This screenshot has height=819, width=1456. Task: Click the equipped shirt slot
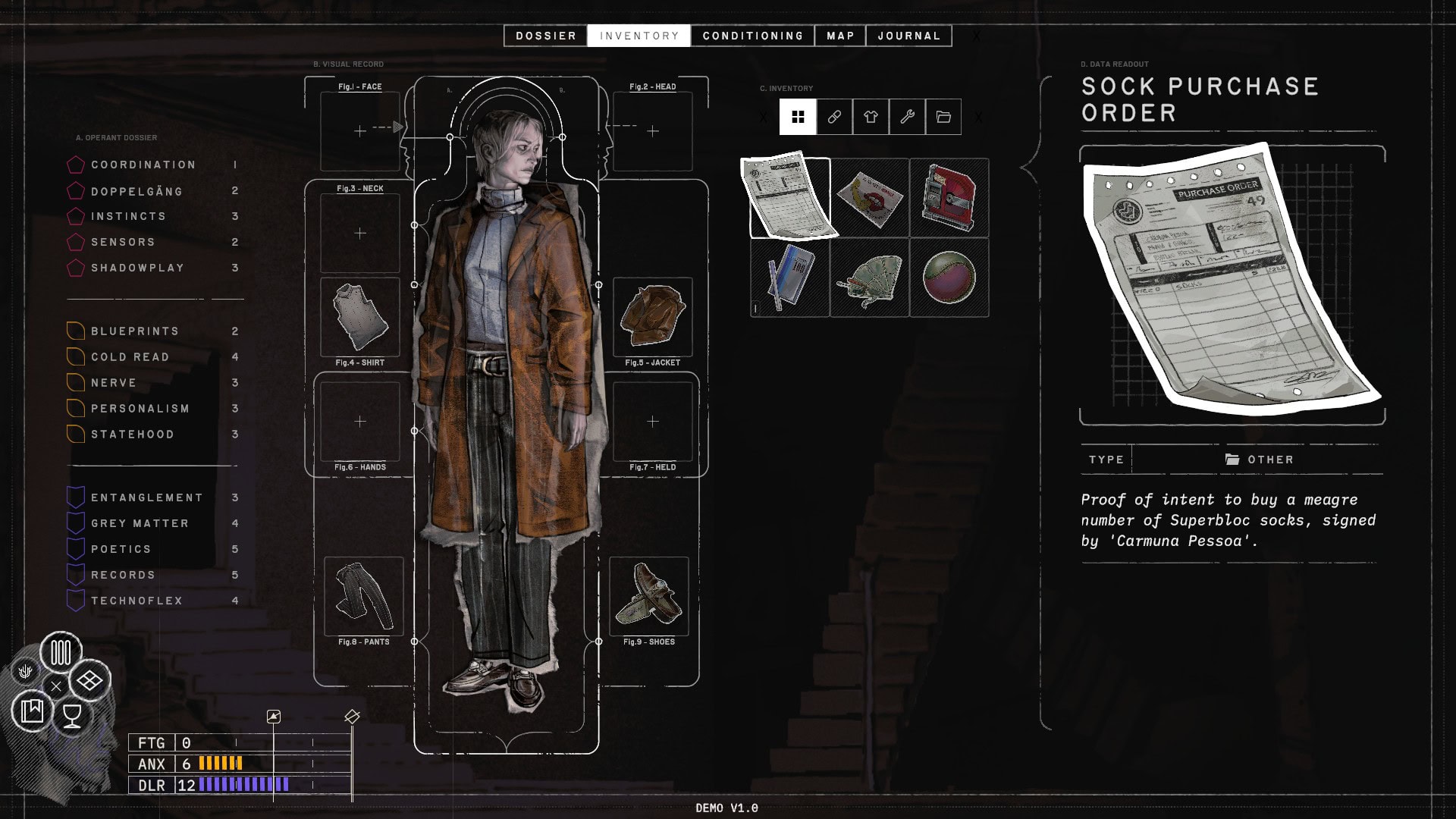[360, 317]
